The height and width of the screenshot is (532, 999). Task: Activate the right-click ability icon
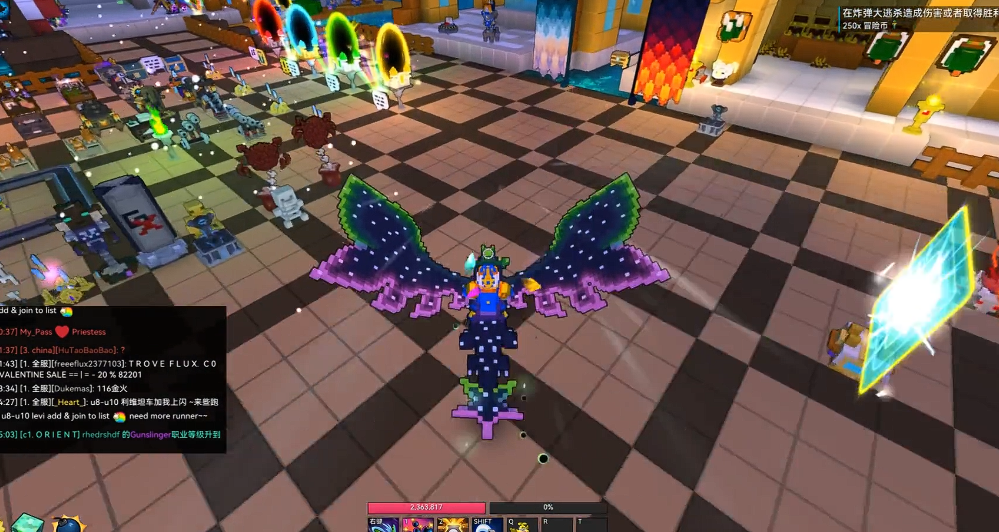[x=384, y=525]
